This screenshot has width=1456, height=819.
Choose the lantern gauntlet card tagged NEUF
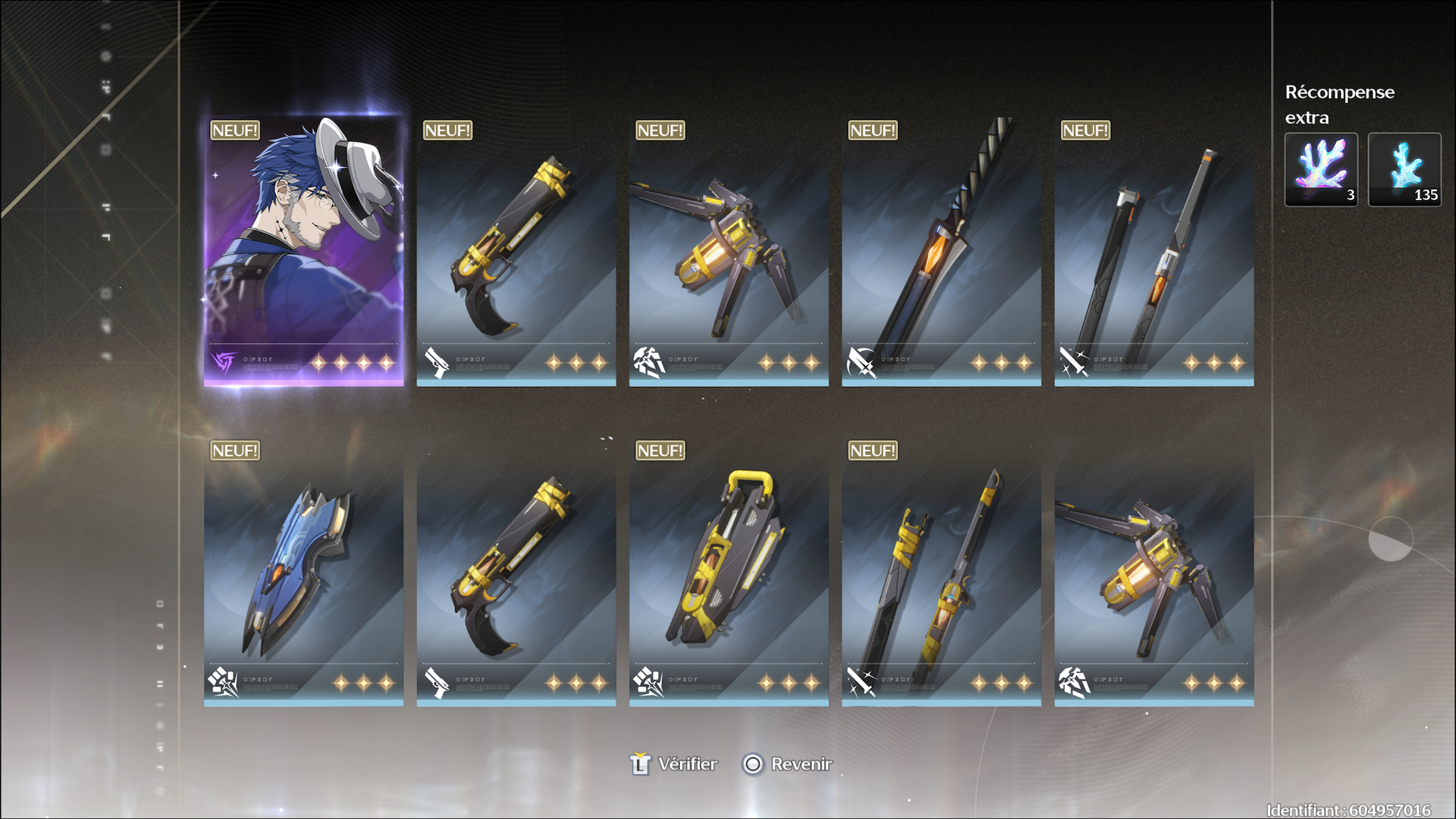(728, 252)
